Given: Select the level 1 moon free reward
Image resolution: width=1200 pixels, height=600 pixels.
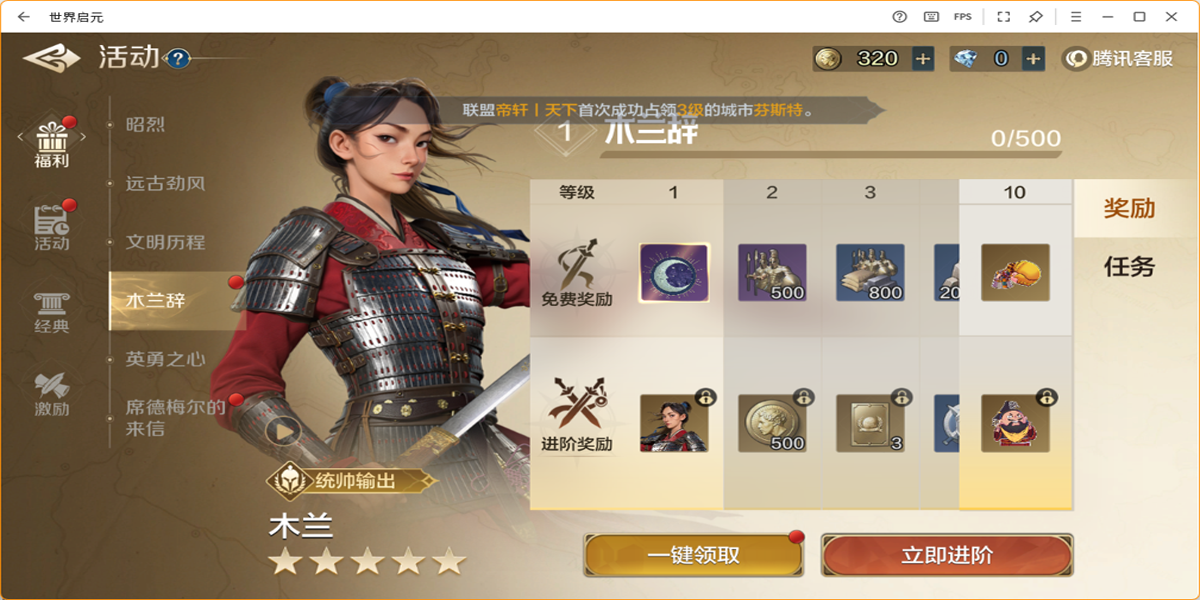Looking at the screenshot, I should 673,273.
